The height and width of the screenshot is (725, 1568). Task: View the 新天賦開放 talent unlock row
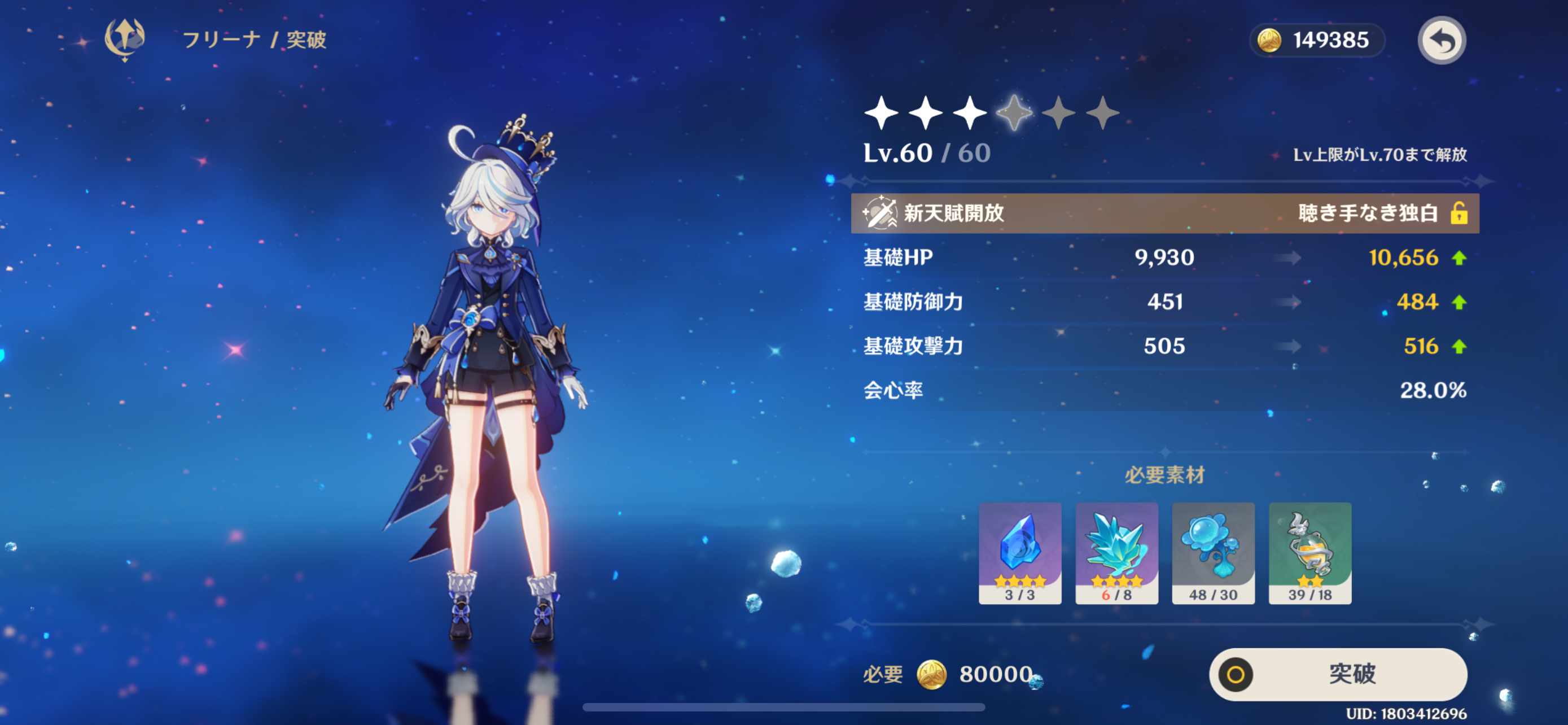(x=1164, y=213)
